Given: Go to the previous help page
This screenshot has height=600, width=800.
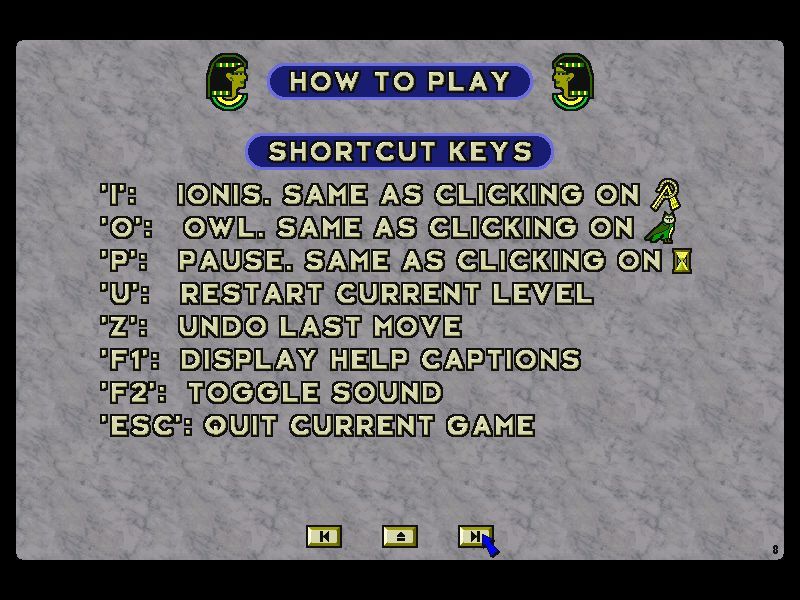Looking at the screenshot, I should [323, 537].
